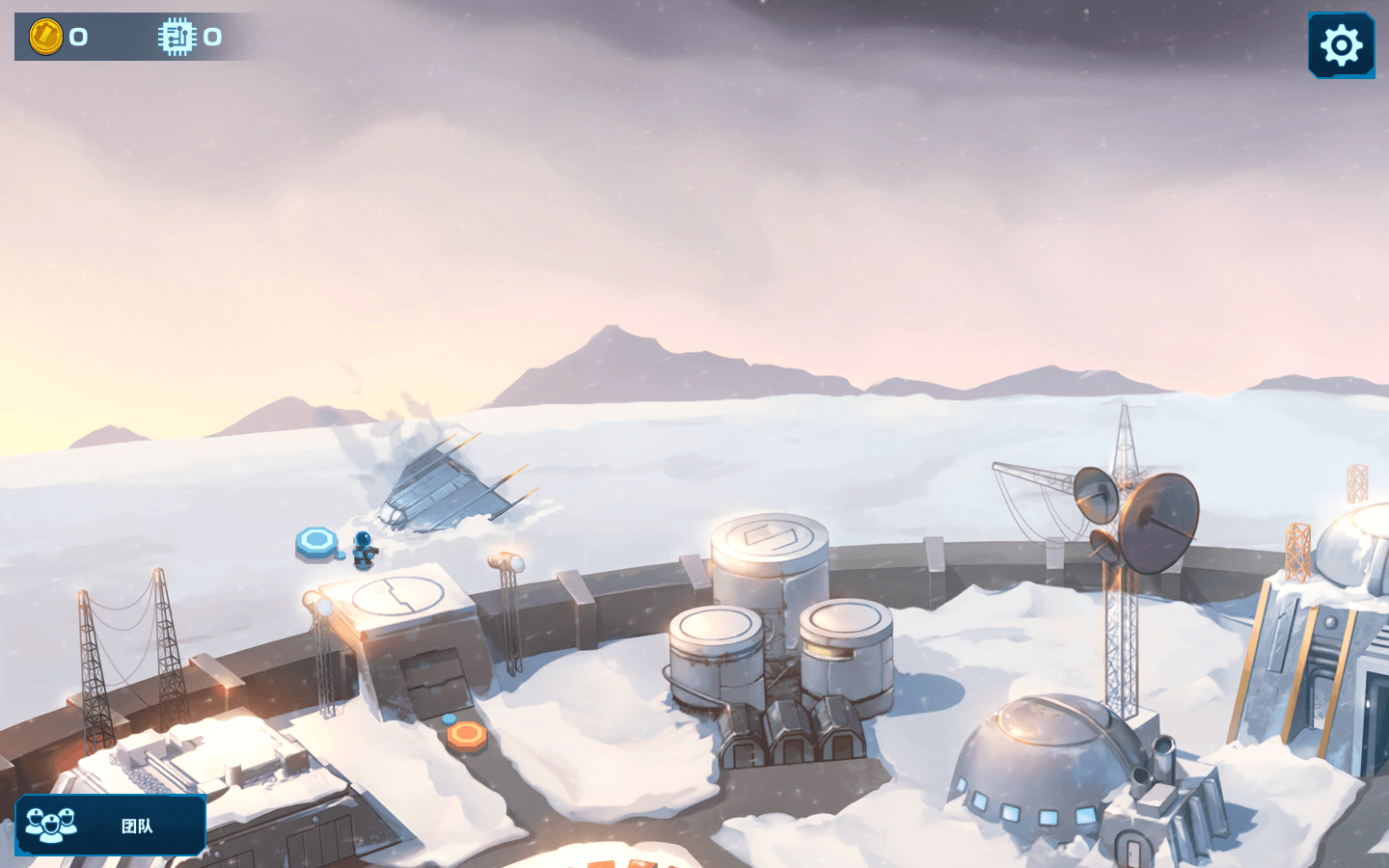Open the 团队 team panel
The width and height of the screenshot is (1389, 868).
point(111,826)
